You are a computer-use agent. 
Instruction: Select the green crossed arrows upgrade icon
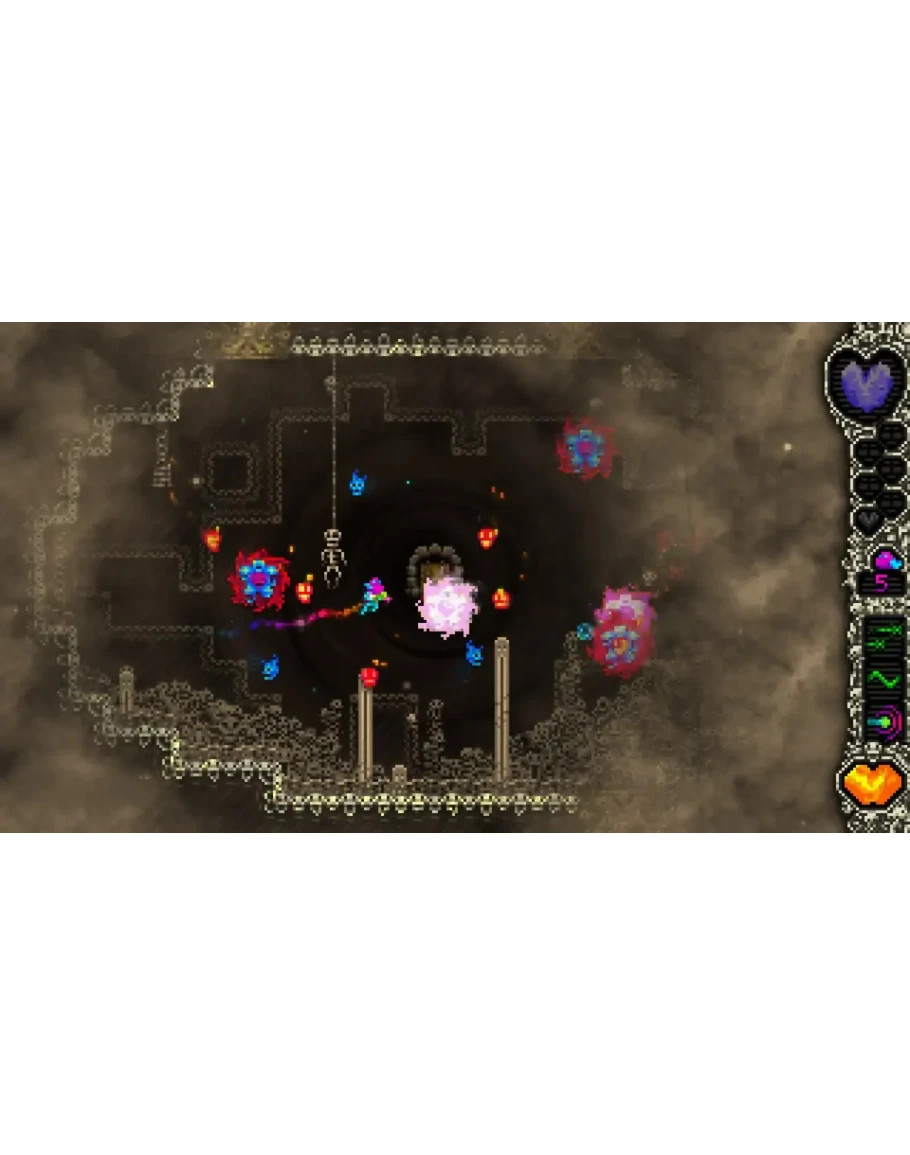coord(883,639)
